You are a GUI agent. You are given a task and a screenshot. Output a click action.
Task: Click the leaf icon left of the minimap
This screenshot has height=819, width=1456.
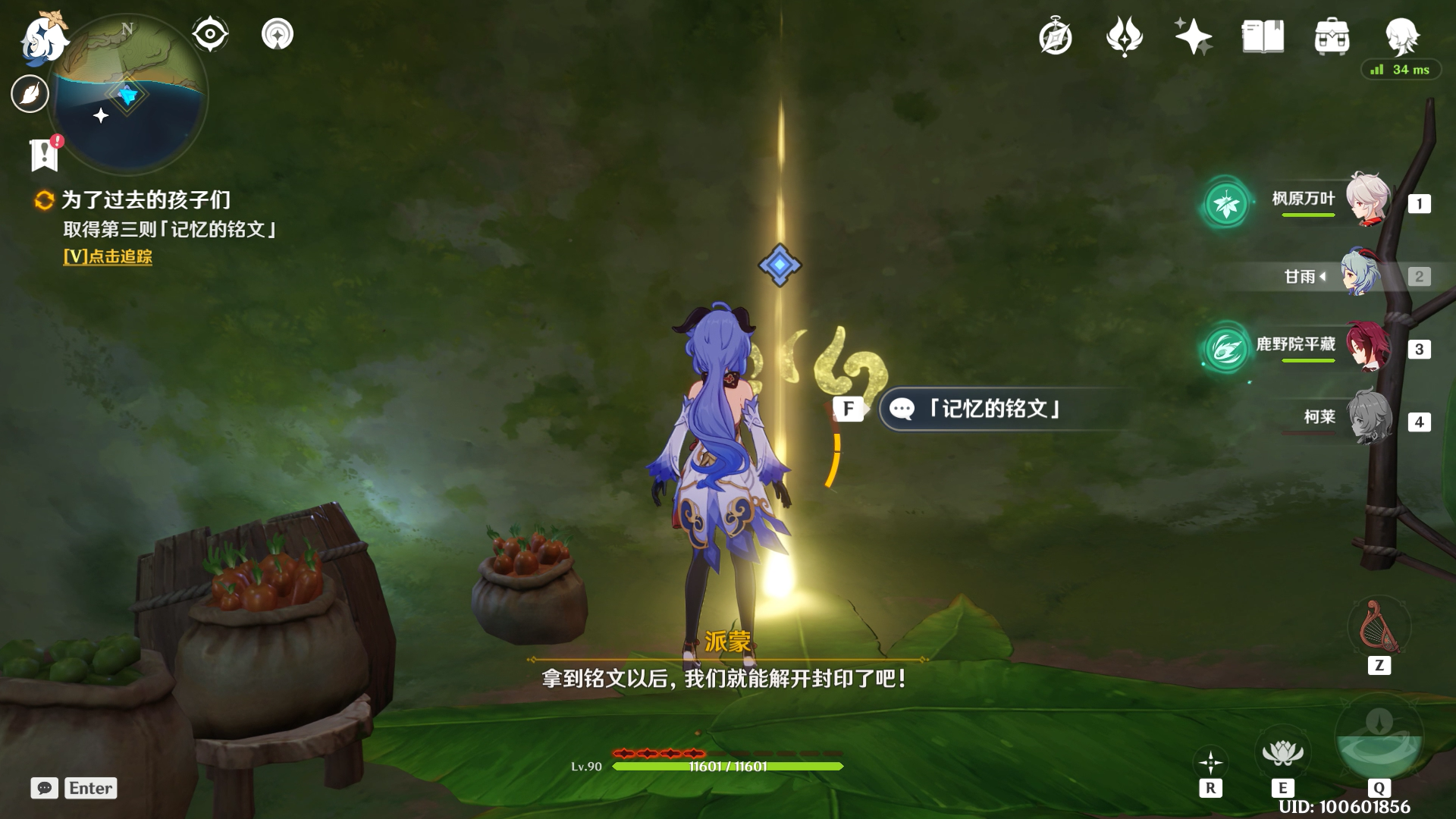[x=30, y=94]
